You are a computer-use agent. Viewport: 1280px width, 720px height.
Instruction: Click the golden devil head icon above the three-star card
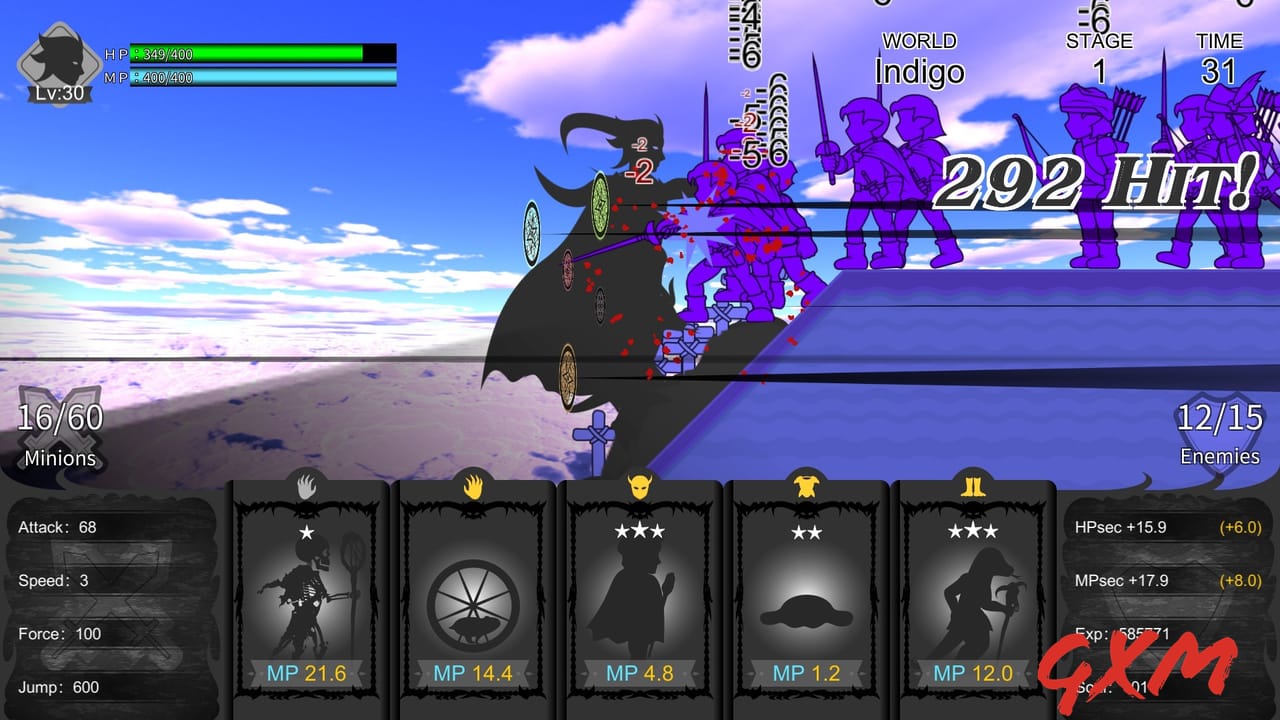[640, 484]
